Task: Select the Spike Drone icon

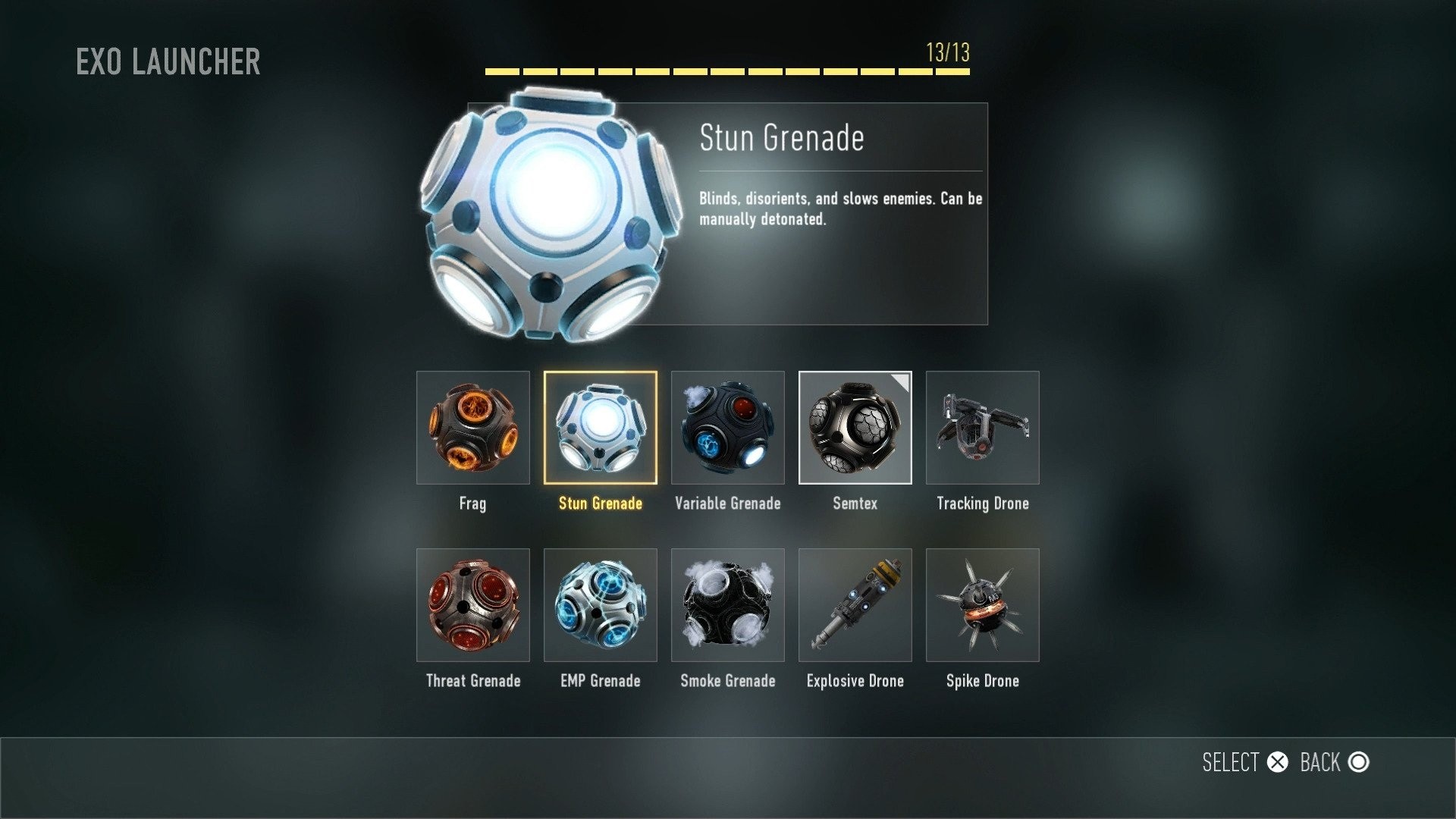Action: (x=982, y=605)
